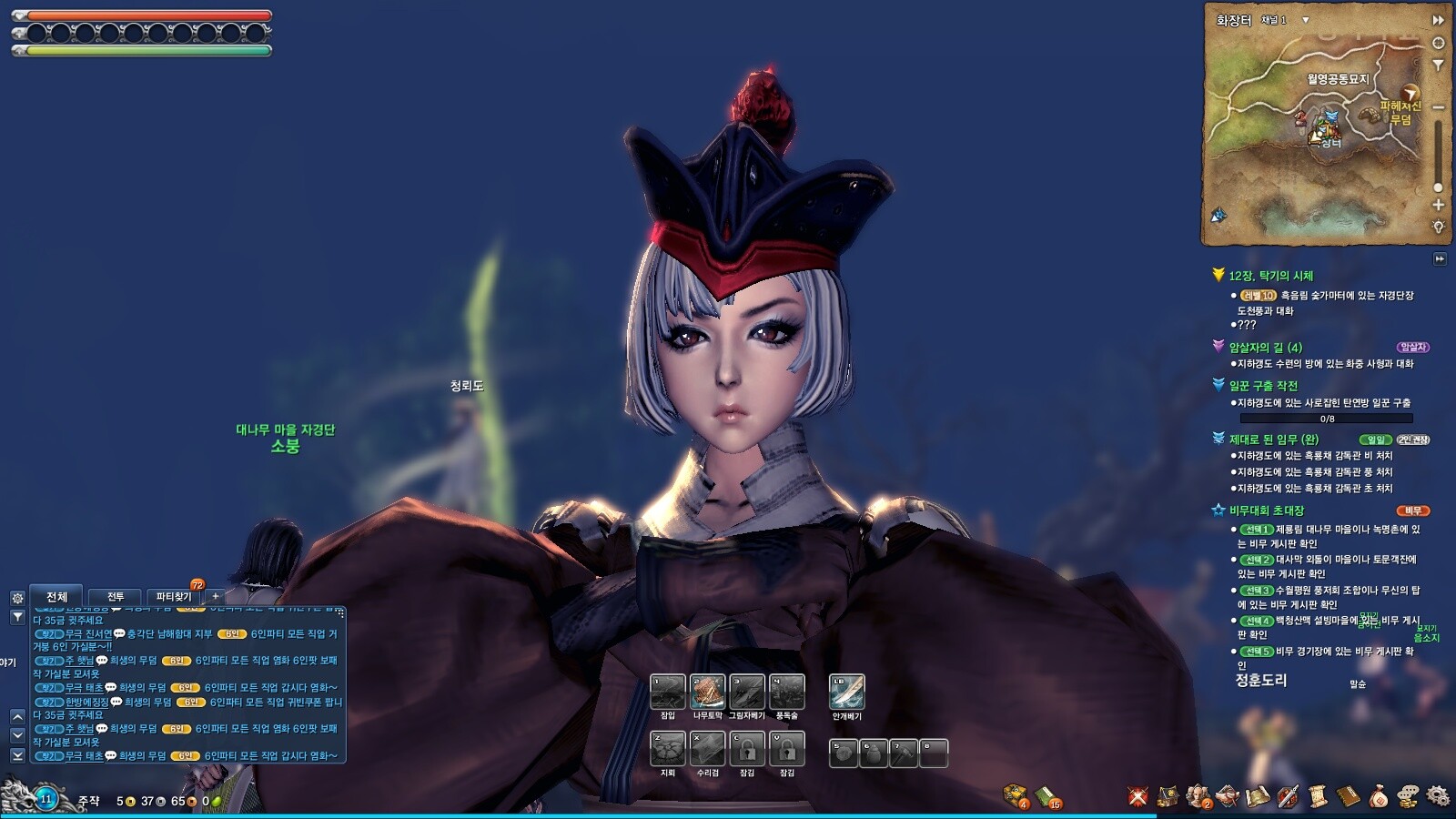Open the money pouch icon

tap(1378, 796)
